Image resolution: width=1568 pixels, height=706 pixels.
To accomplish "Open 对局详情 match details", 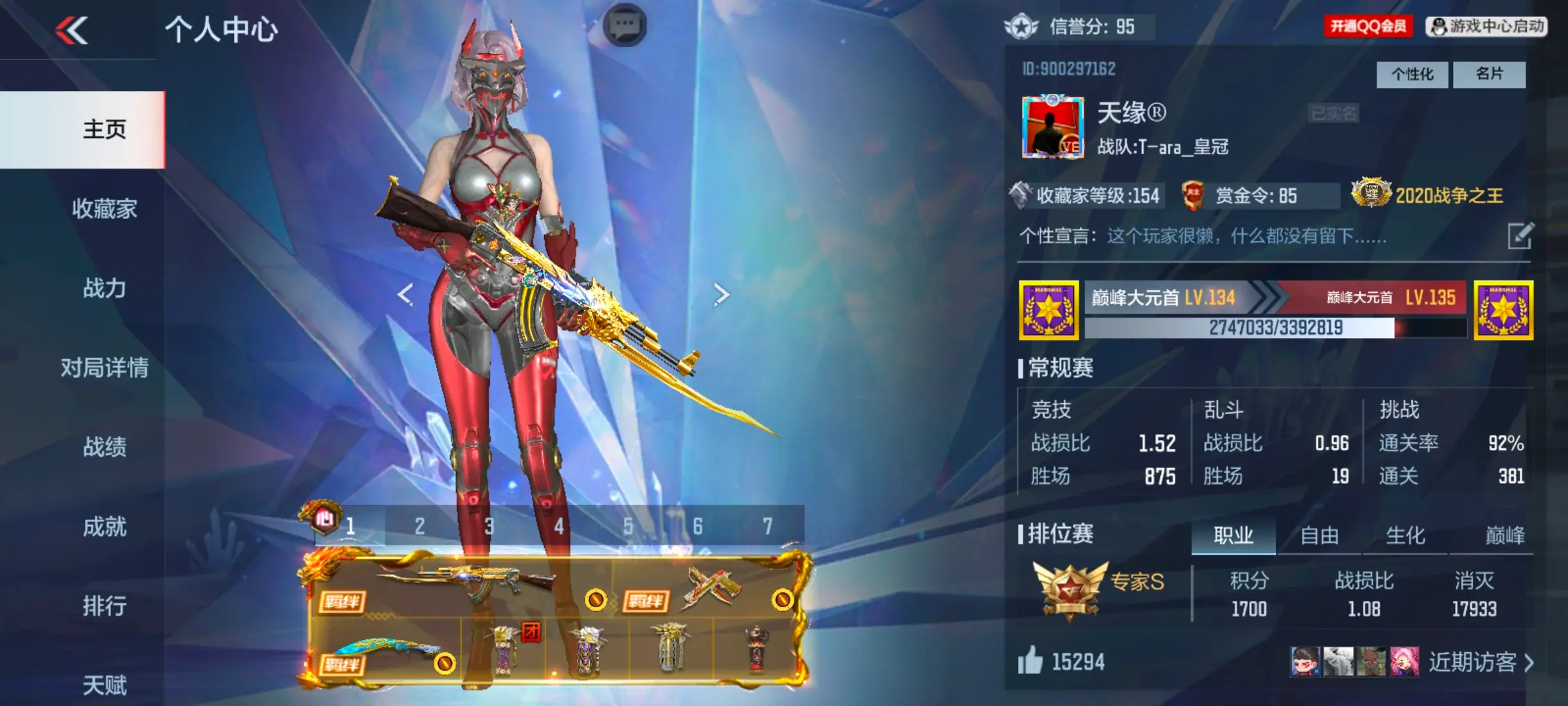I will 105,368.
